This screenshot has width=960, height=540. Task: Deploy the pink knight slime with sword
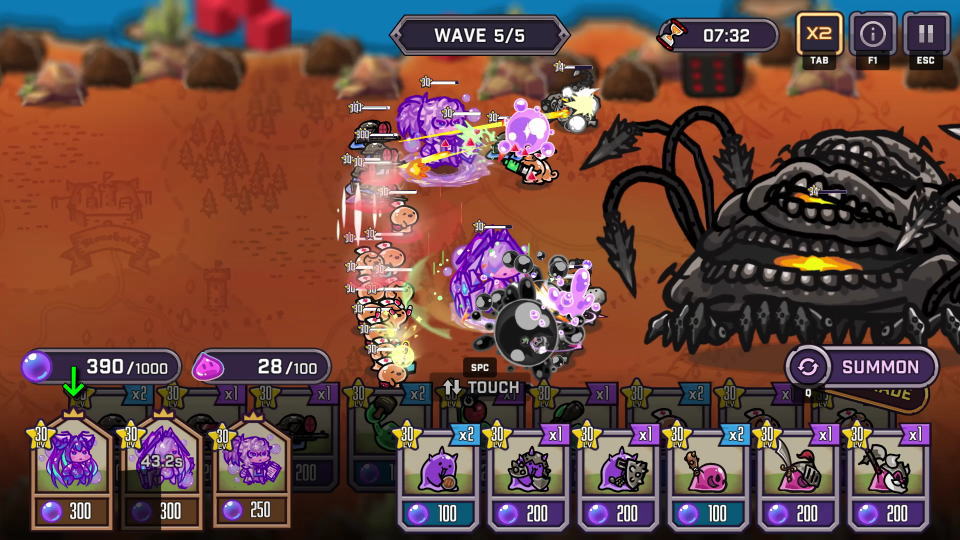[799, 475]
